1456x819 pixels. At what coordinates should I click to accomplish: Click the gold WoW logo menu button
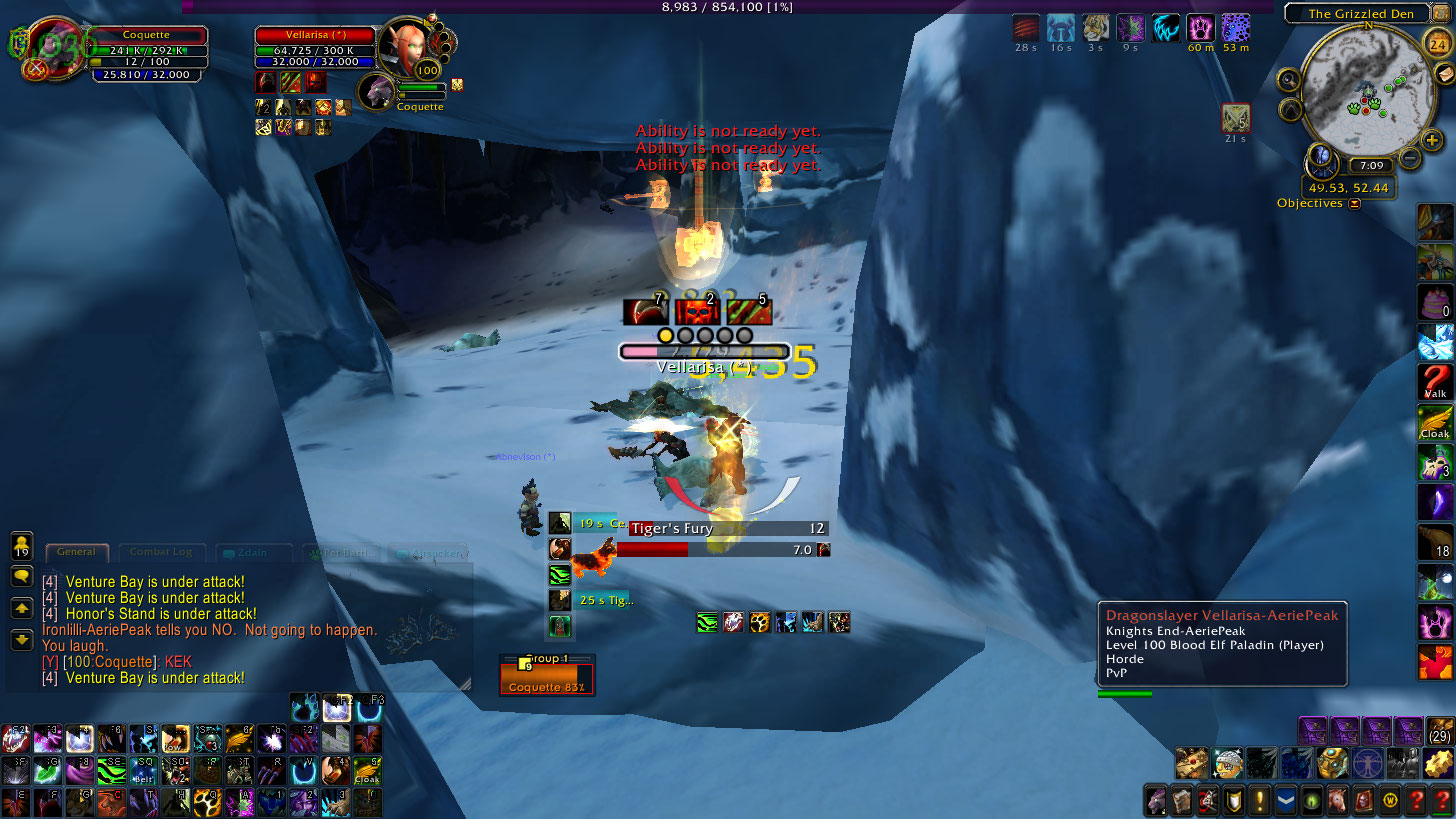tap(1389, 800)
